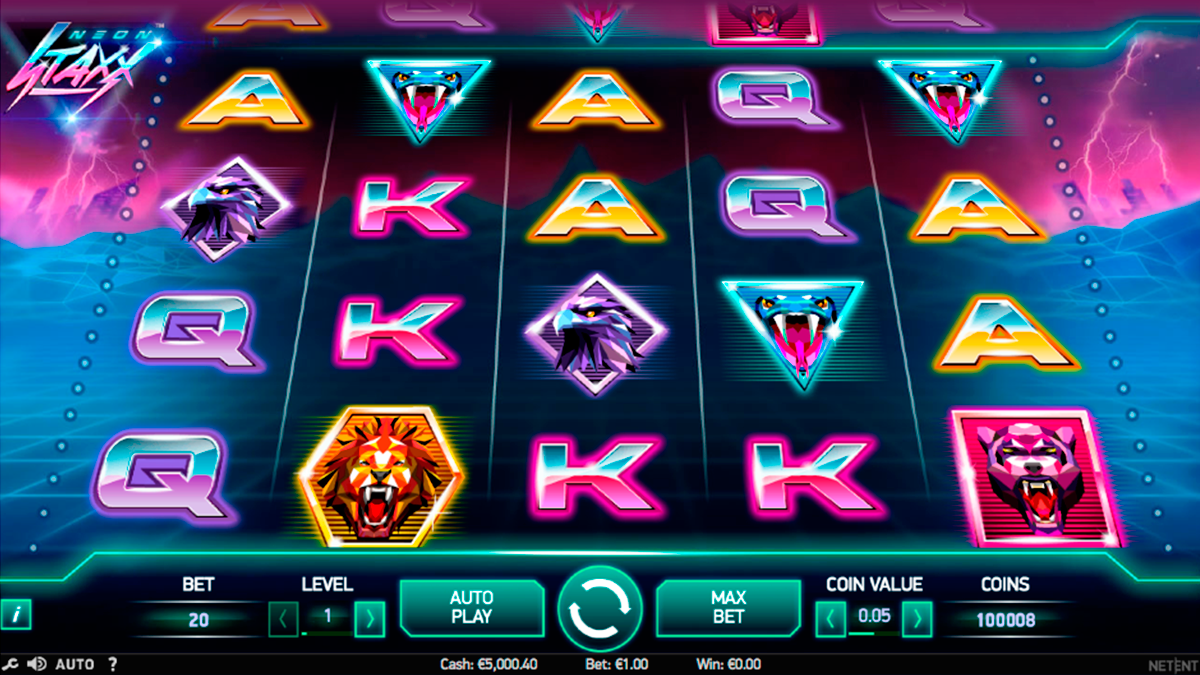Decrease the bet level
This screenshot has height=675, width=1200.
(x=284, y=619)
